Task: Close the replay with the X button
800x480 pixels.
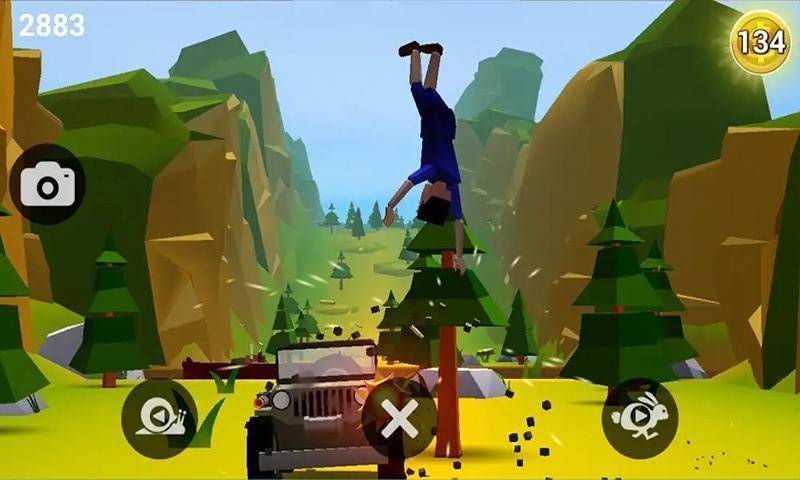Action: (399, 419)
